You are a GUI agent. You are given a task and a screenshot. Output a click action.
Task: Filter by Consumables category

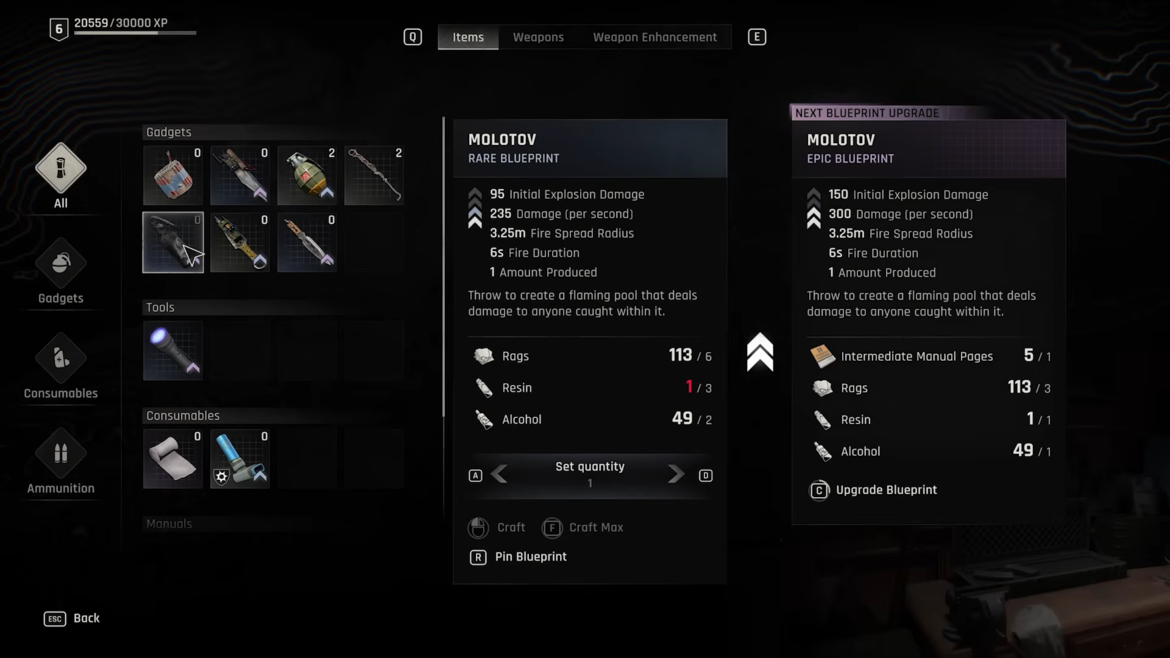click(61, 360)
